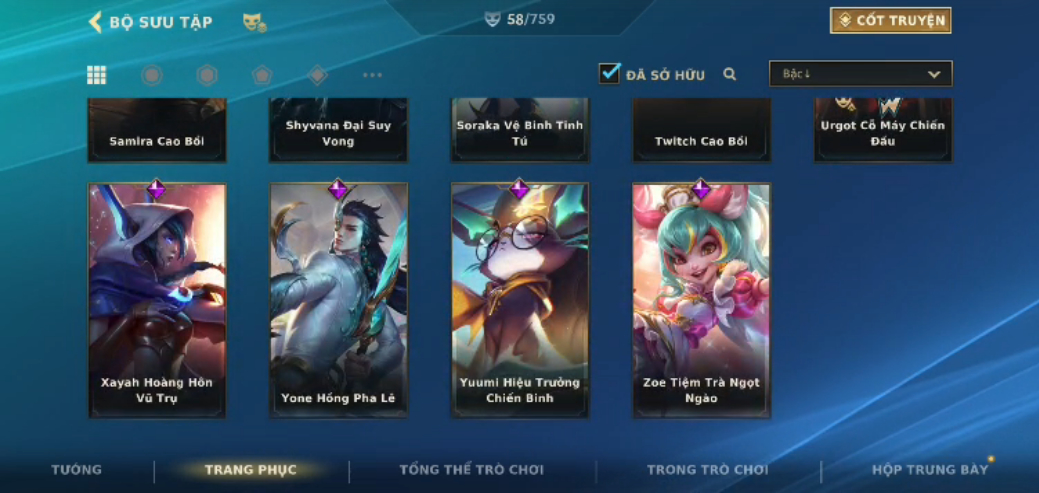
Task: Switch to the Tướng tab
Action: click(77, 470)
